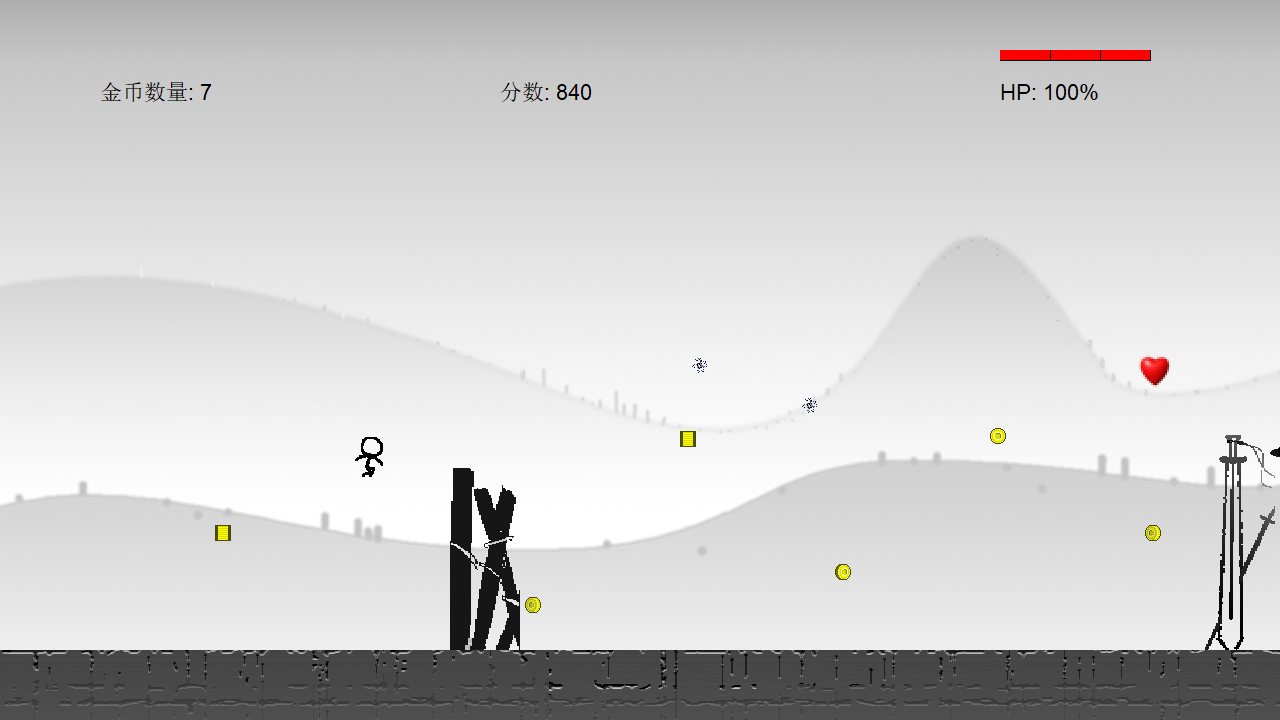Click the yellow box on the left hillside
The width and height of the screenshot is (1280, 720).
222,533
